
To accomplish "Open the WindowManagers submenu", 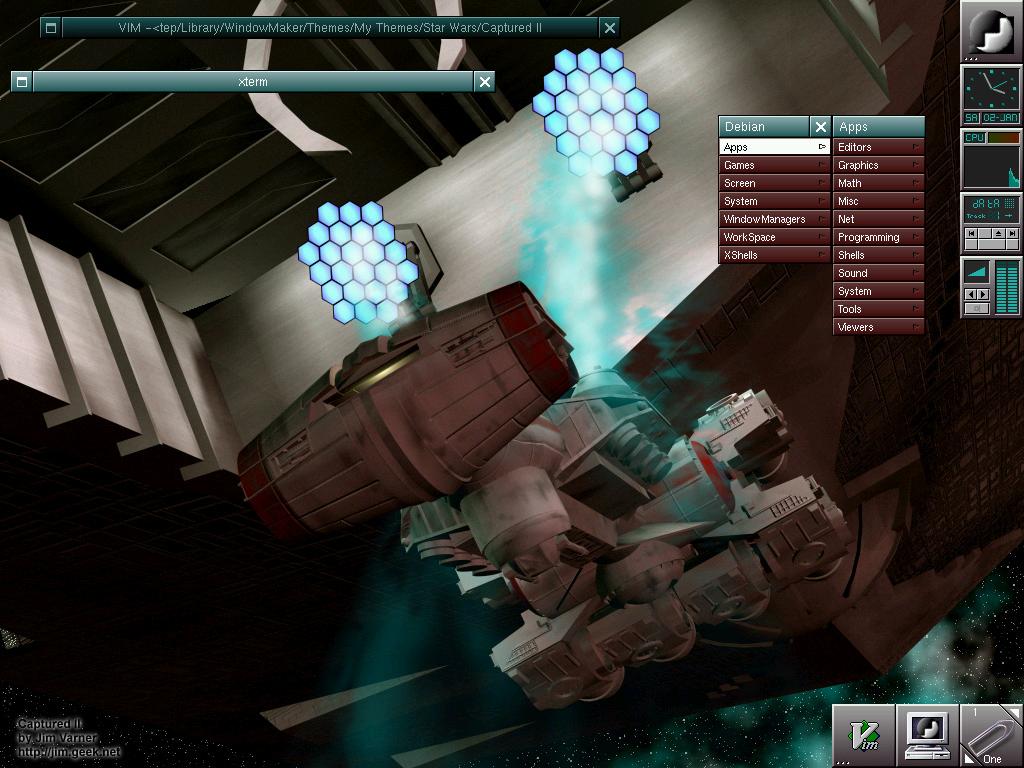I will pyautogui.click(x=775, y=219).
